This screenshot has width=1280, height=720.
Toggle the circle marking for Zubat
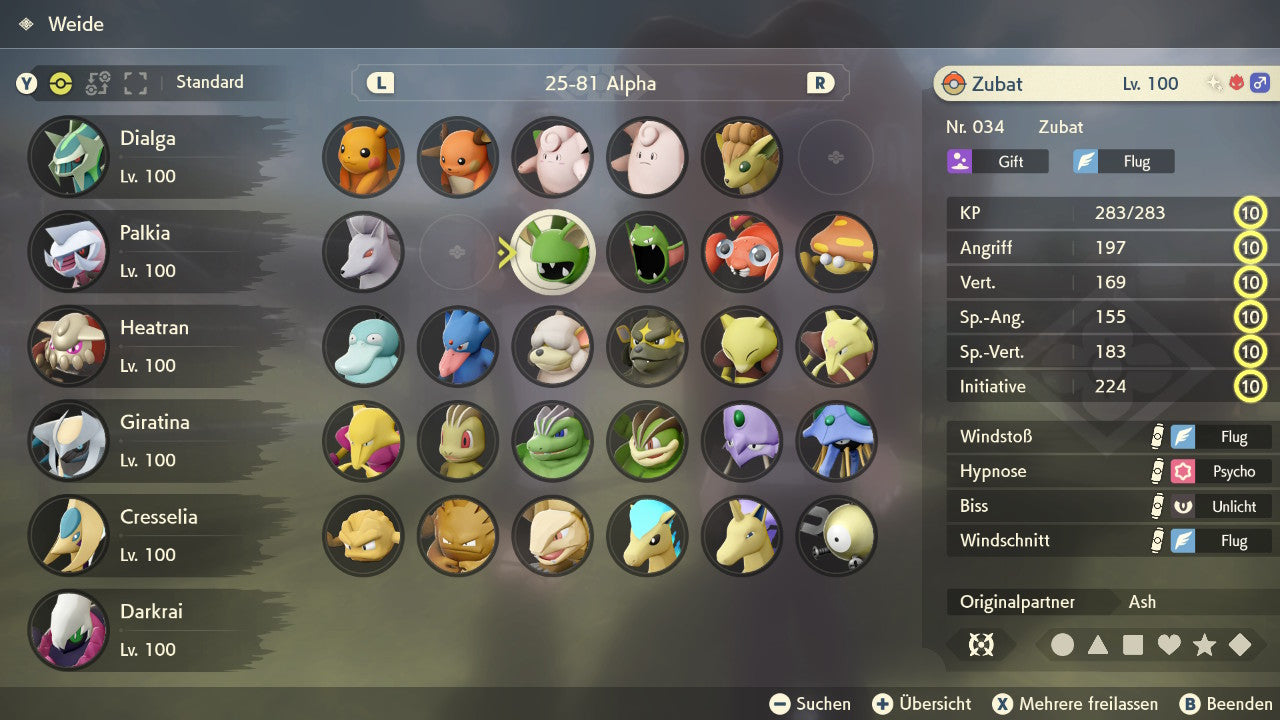tap(1063, 645)
